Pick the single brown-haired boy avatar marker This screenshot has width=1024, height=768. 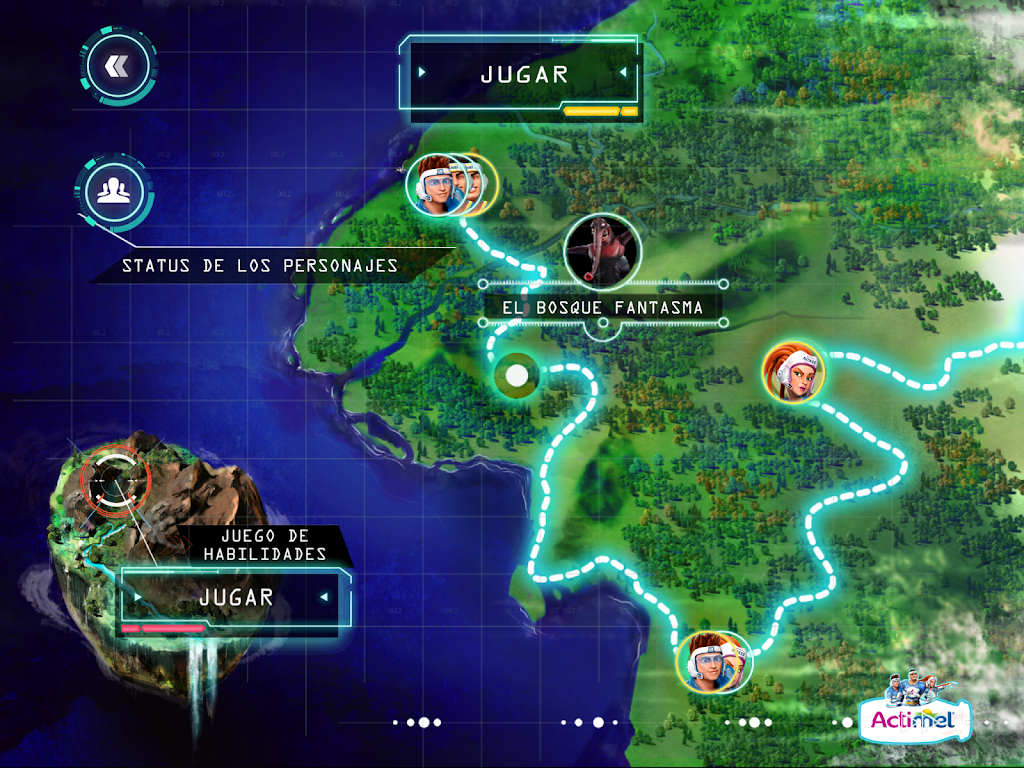[x=713, y=661]
